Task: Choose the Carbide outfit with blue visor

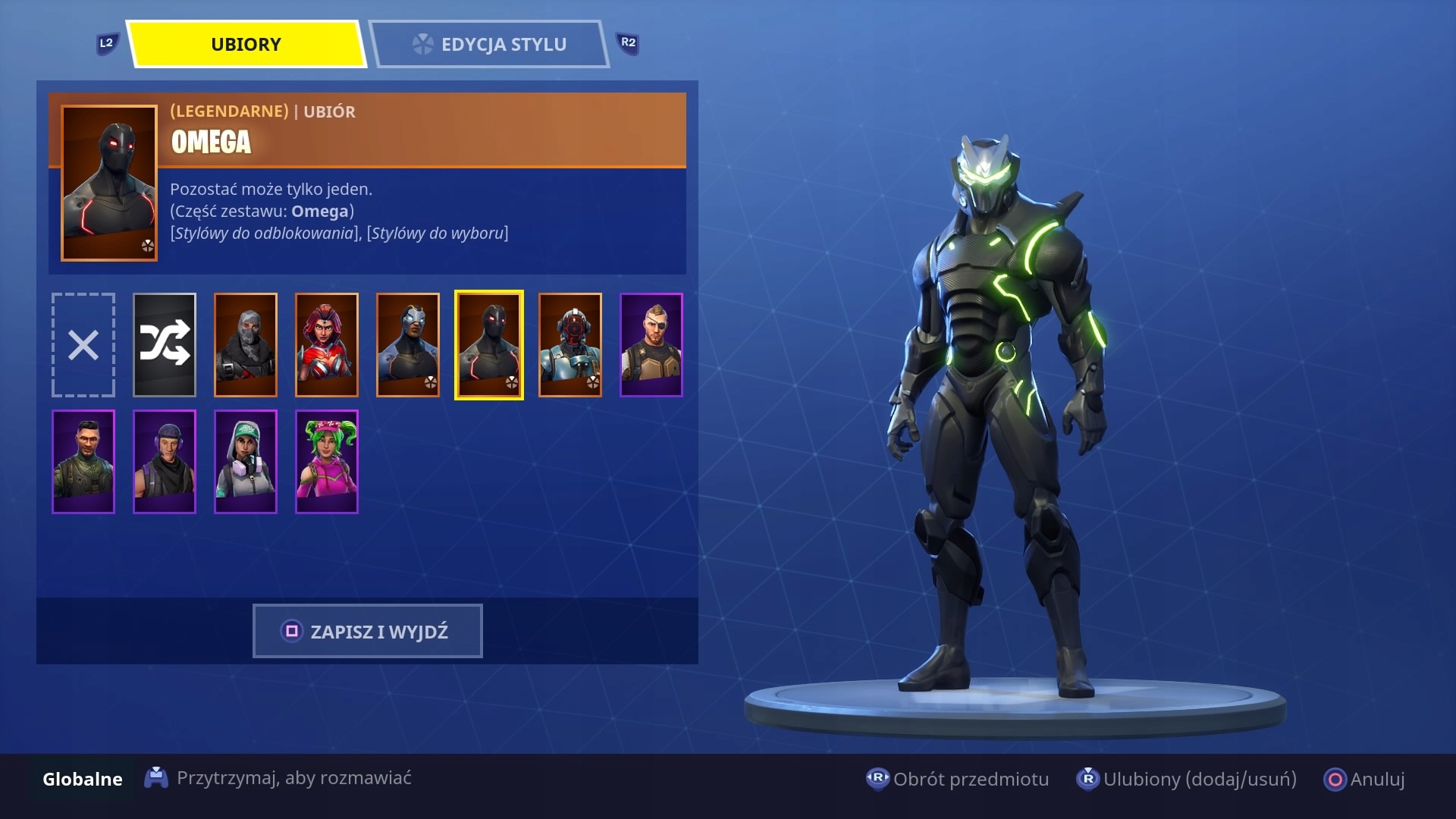Action: (x=408, y=345)
